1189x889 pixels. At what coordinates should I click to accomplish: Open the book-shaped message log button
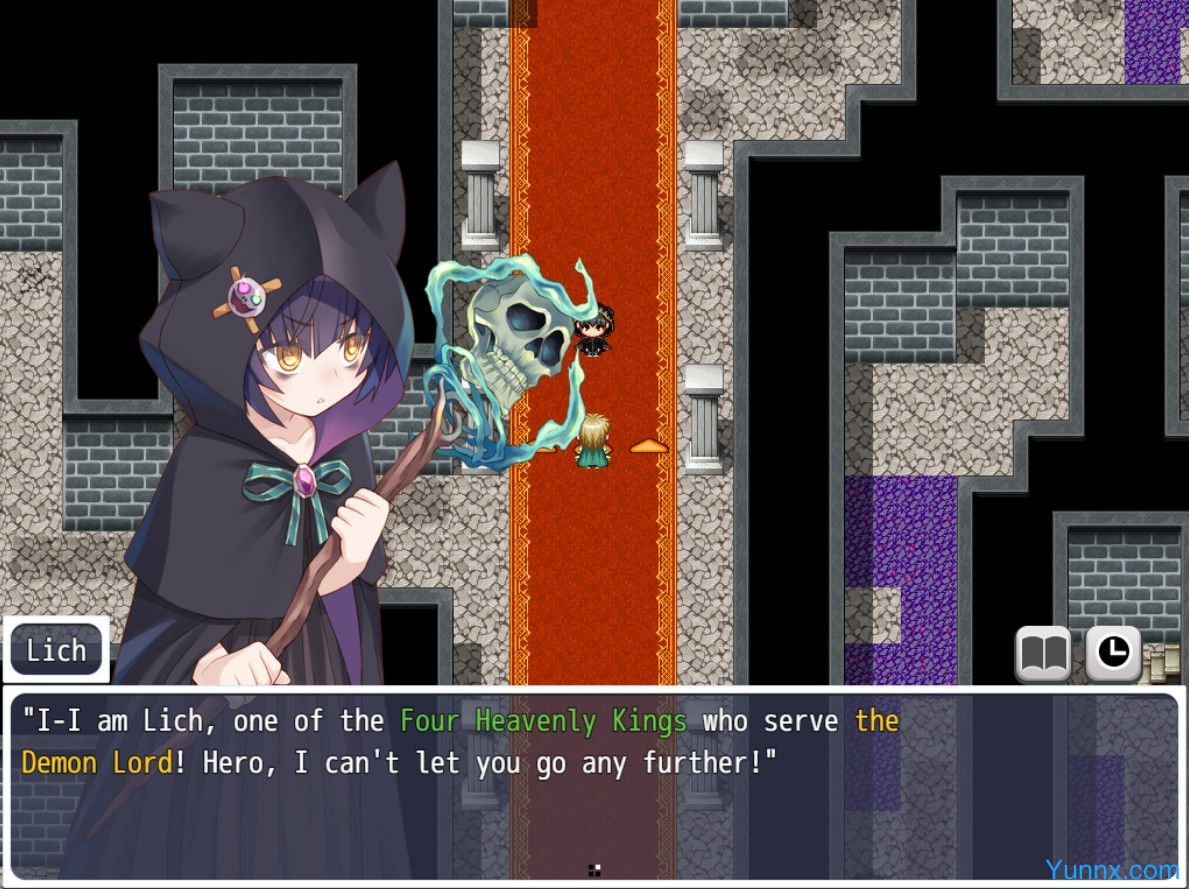click(x=1043, y=653)
